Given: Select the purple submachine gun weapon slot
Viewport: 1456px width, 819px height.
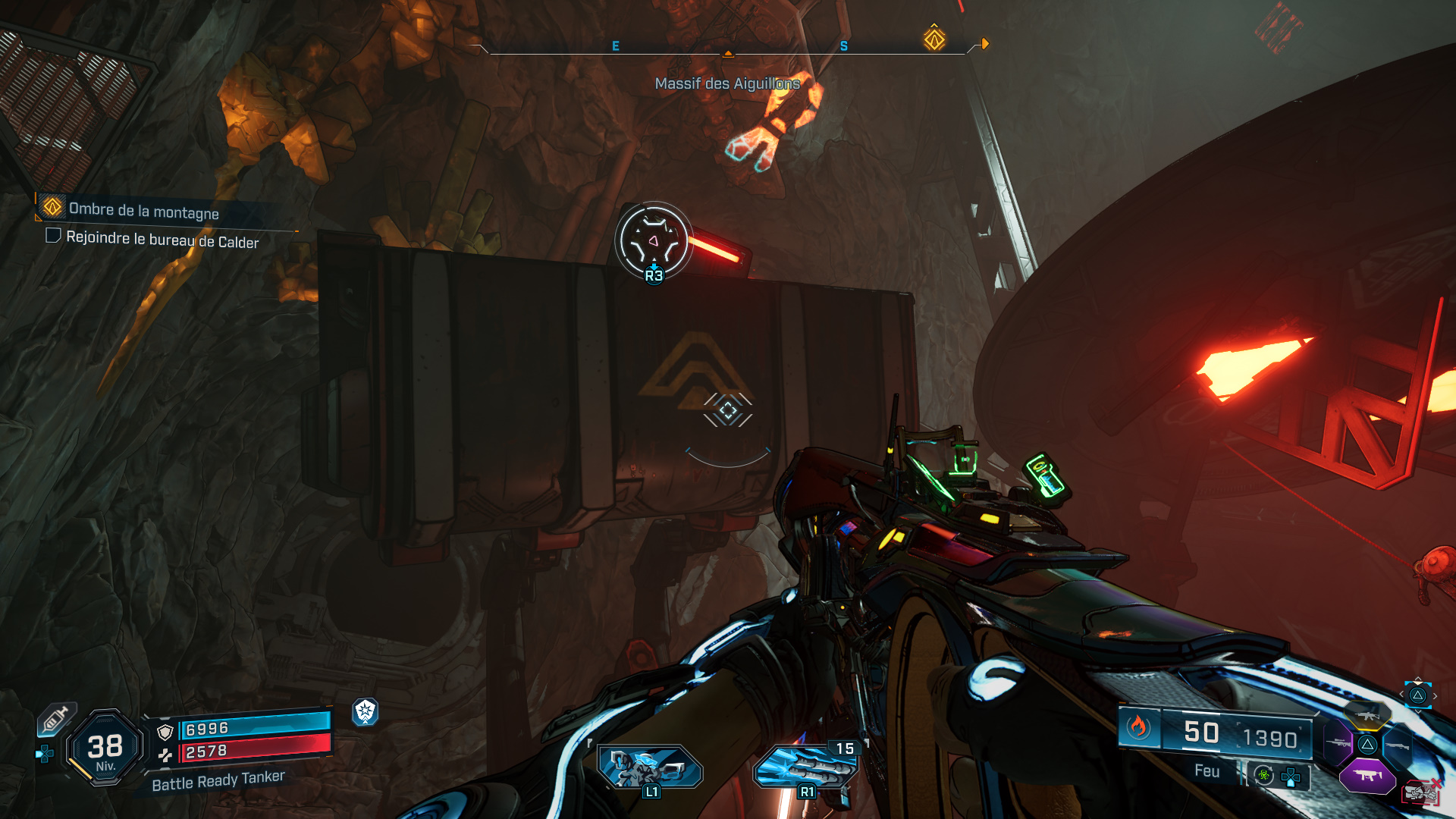Looking at the screenshot, I should pyautogui.click(x=1367, y=776).
